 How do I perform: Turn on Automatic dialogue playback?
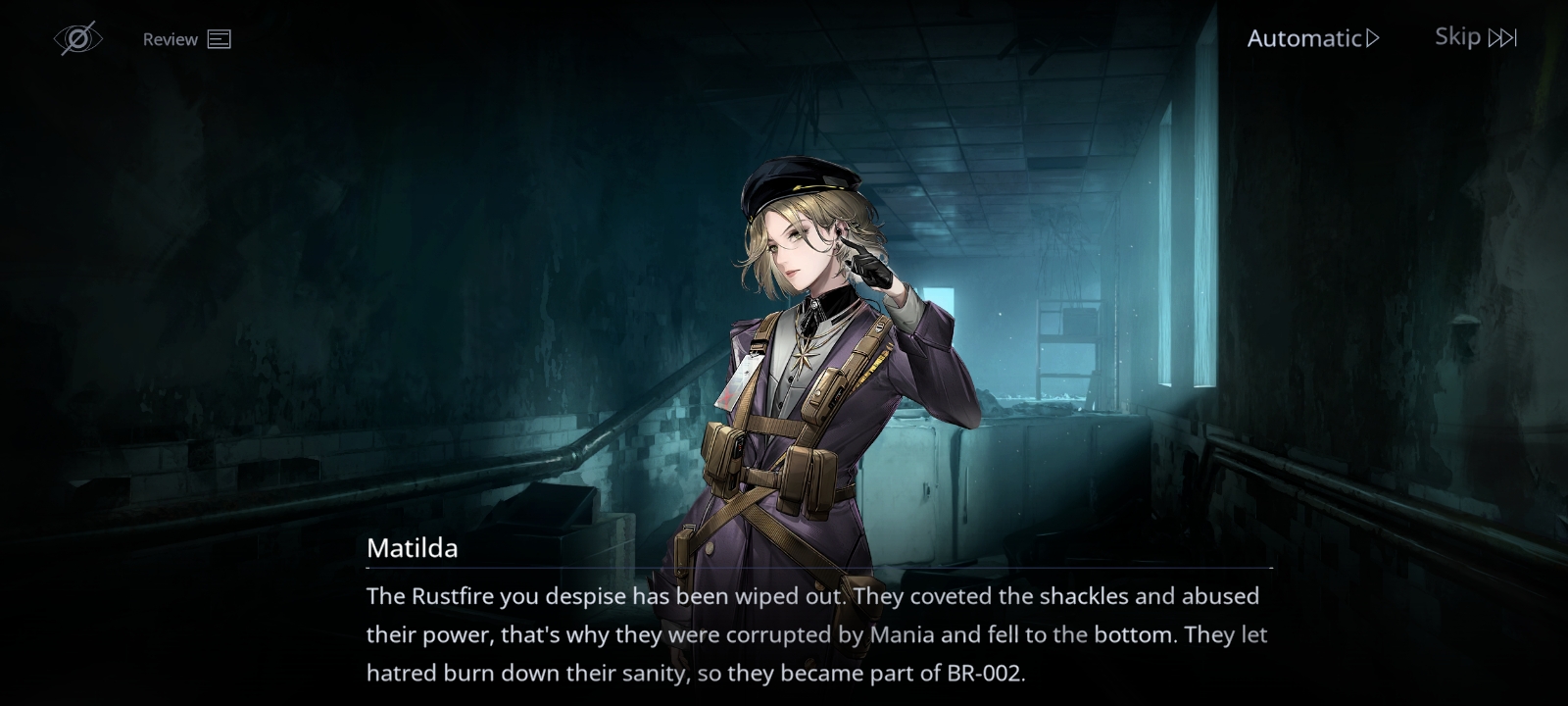point(1312,38)
